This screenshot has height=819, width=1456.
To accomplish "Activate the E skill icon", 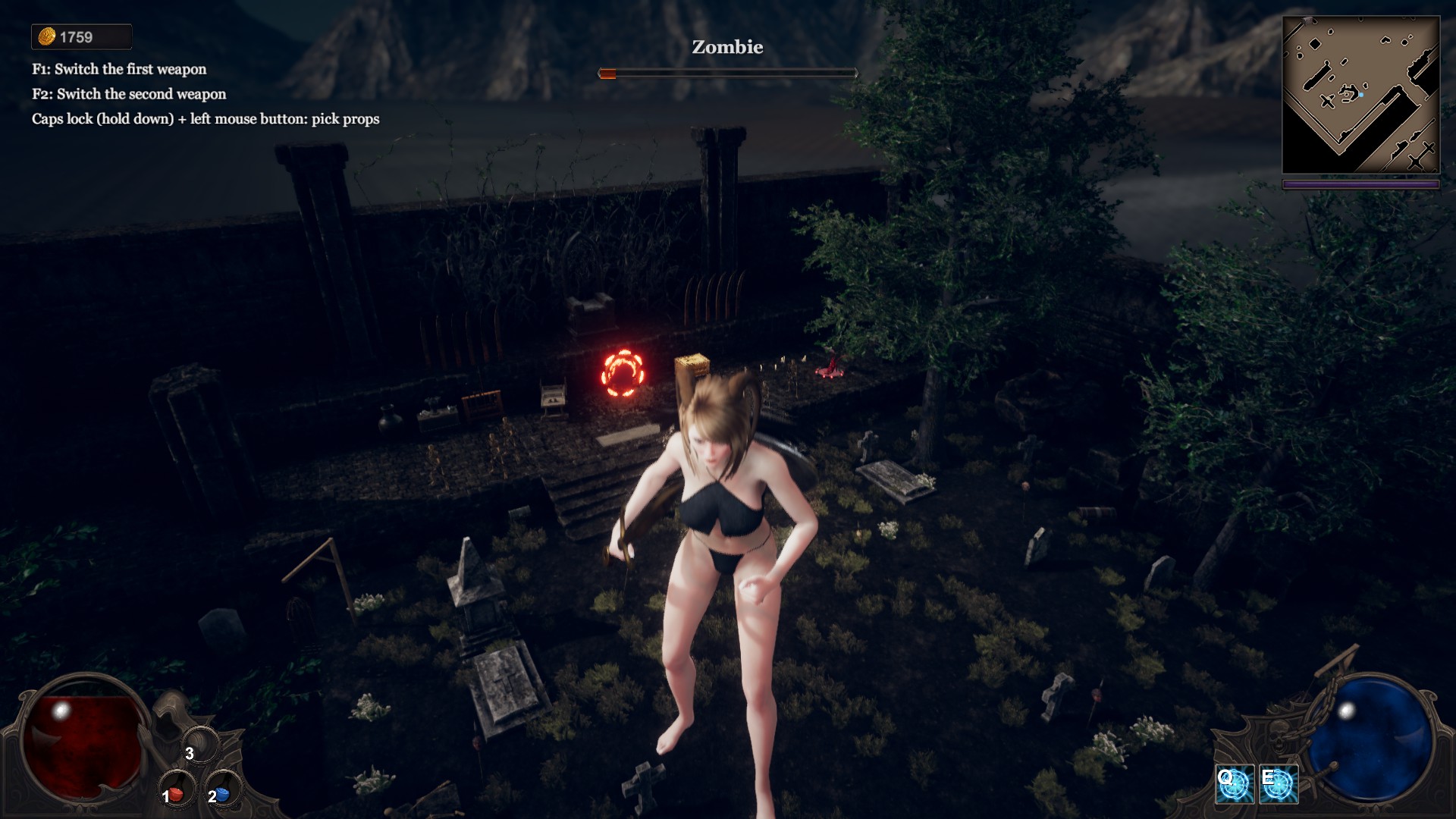I will click(x=1279, y=784).
